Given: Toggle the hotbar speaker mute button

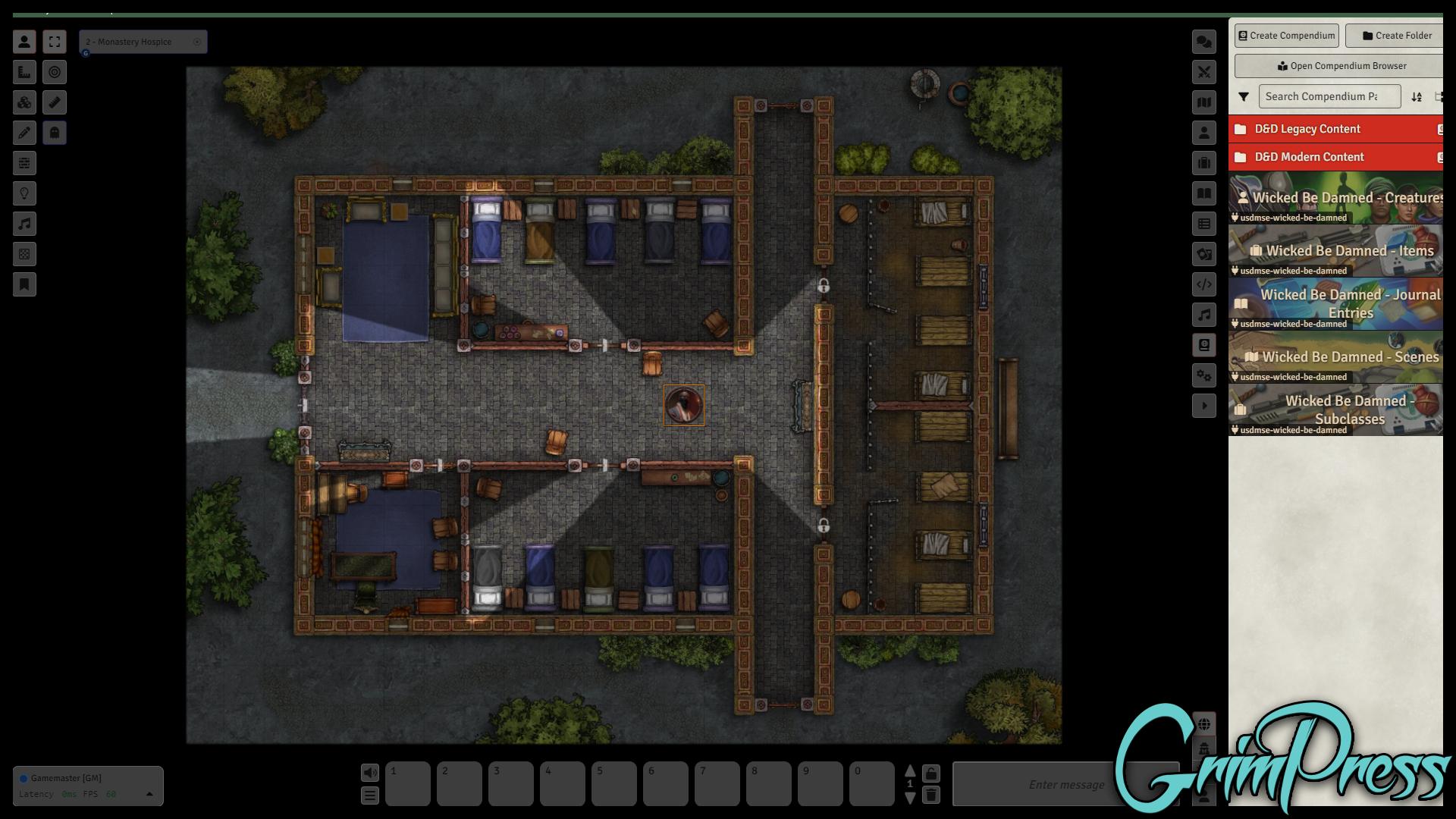Looking at the screenshot, I should 370,773.
